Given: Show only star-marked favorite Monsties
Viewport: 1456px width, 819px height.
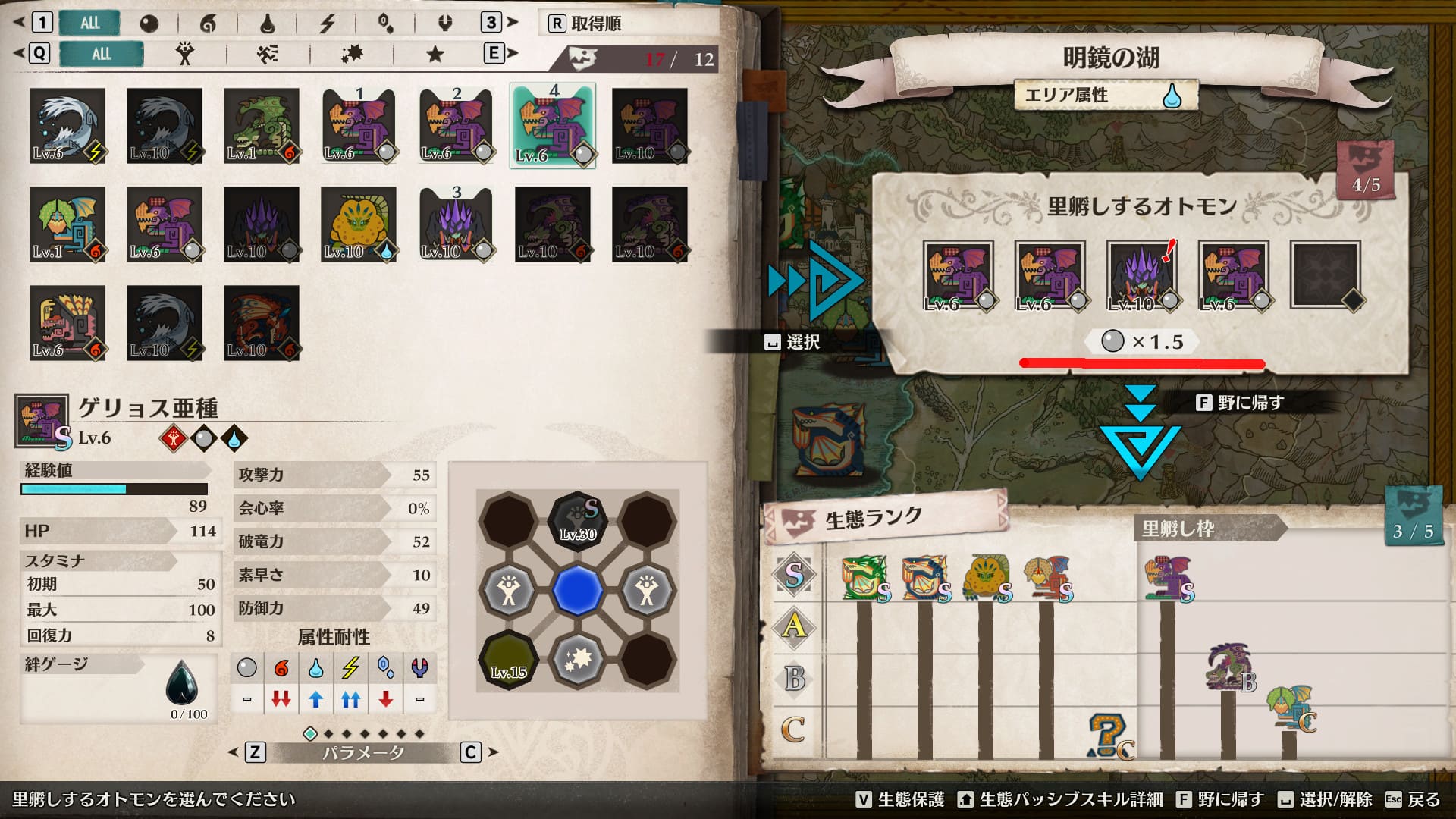Looking at the screenshot, I should (435, 54).
